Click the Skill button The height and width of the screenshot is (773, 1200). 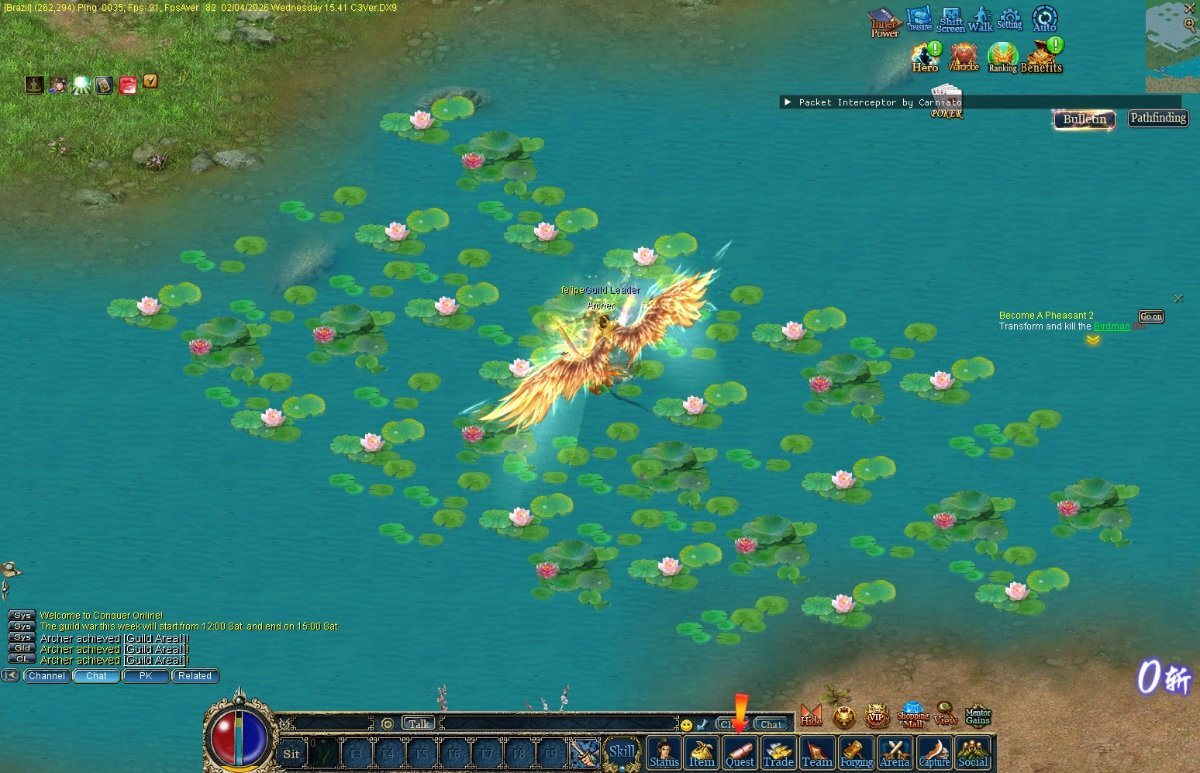tap(622, 752)
